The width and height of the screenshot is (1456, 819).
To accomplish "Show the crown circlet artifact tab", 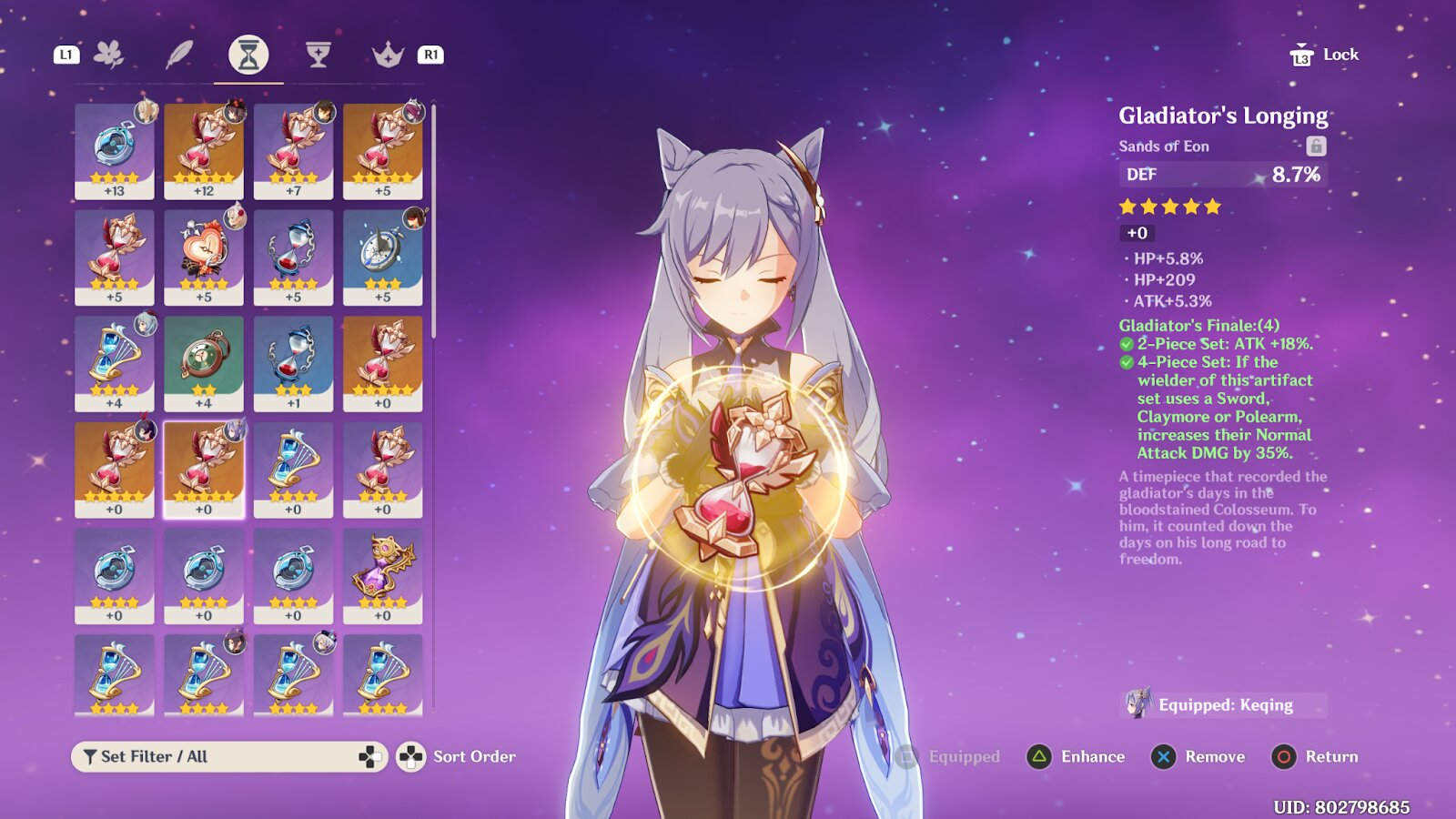I will point(388,55).
